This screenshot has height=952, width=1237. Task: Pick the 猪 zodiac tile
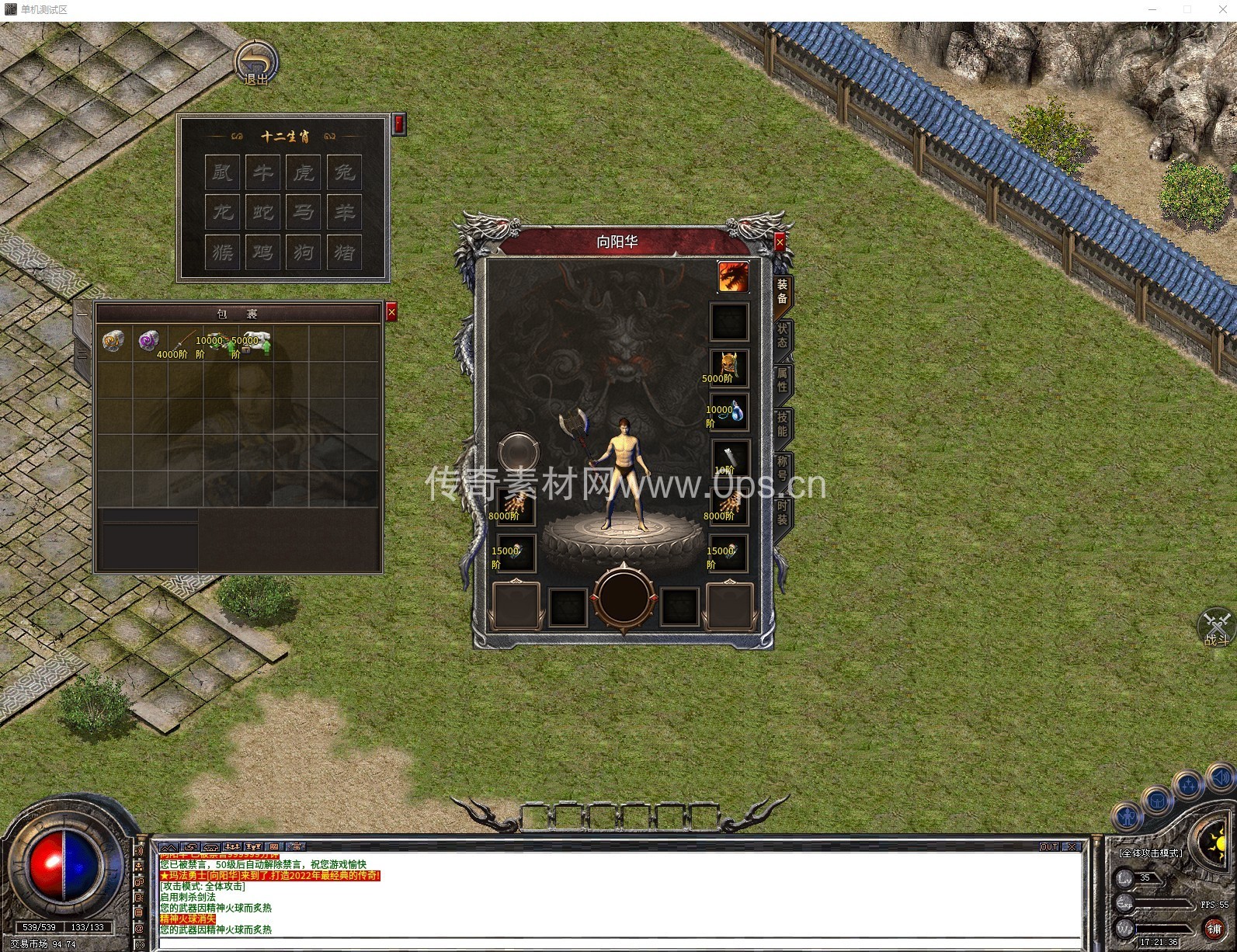click(344, 252)
